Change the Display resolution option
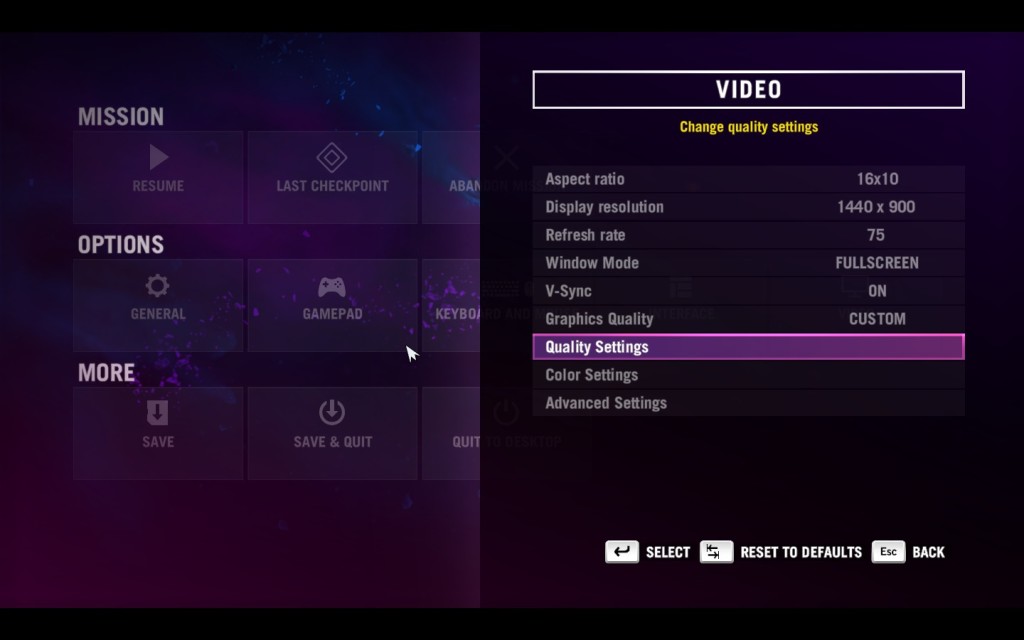This screenshot has width=1024, height=640. [x=748, y=207]
